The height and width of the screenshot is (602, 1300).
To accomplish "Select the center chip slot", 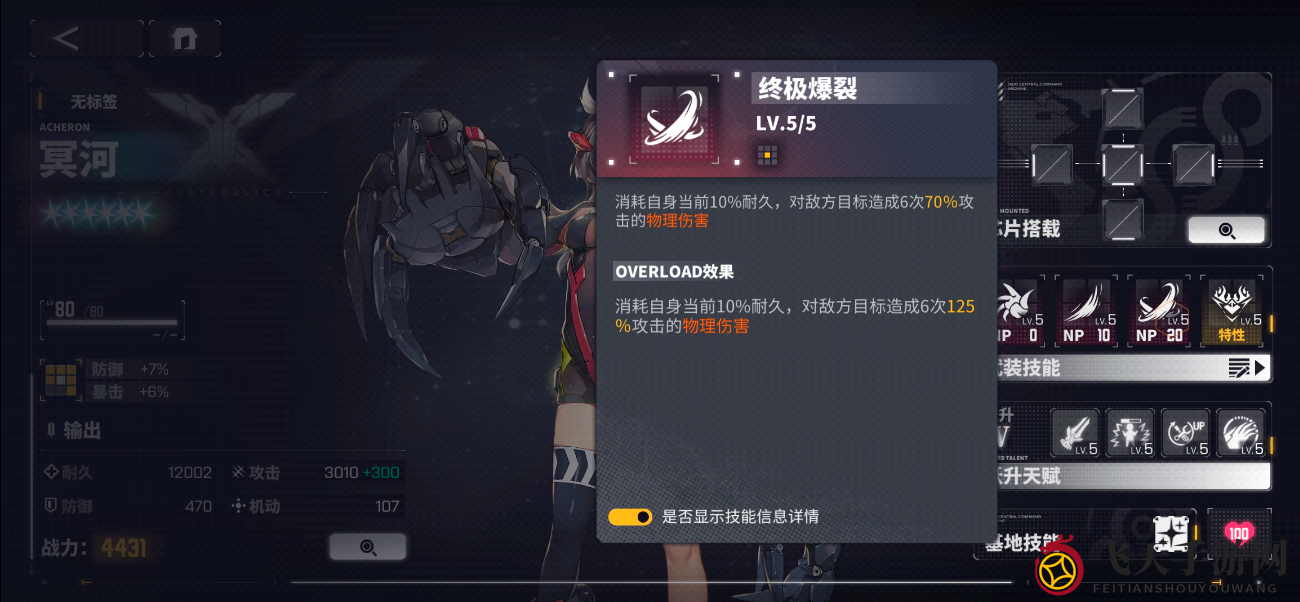I will click(x=1122, y=164).
